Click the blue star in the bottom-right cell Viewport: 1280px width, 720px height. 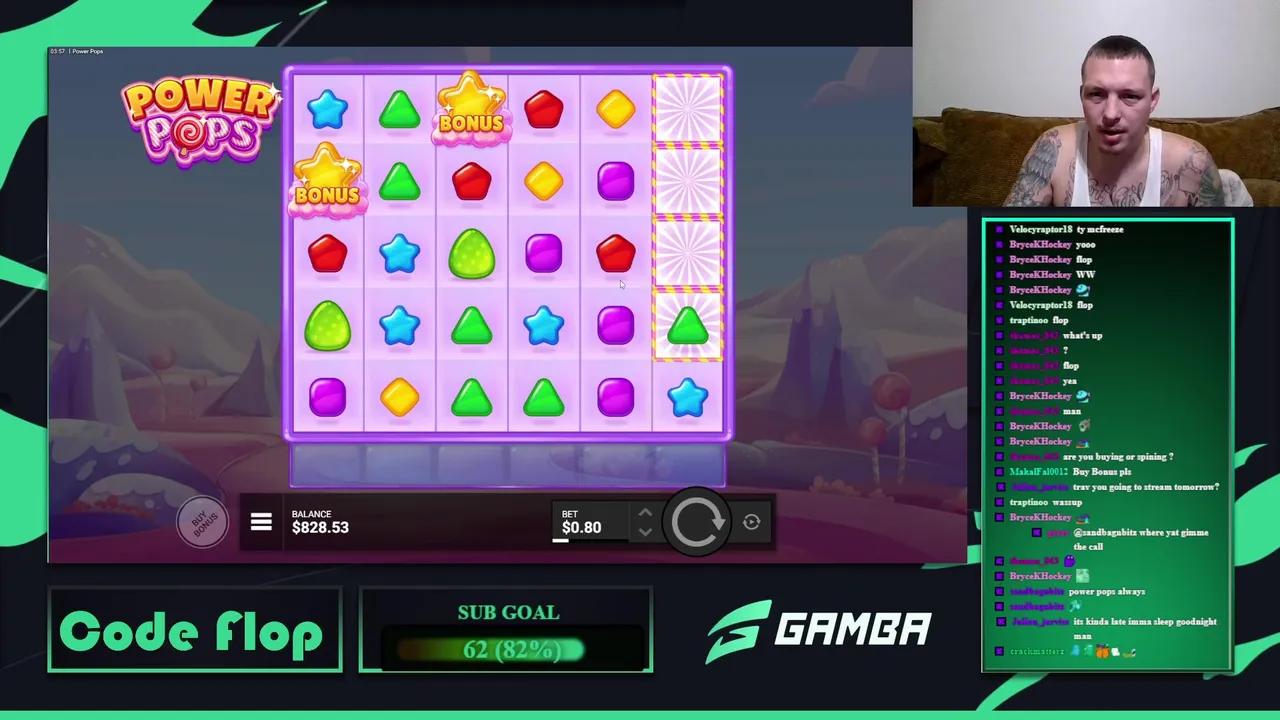coord(687,397)
